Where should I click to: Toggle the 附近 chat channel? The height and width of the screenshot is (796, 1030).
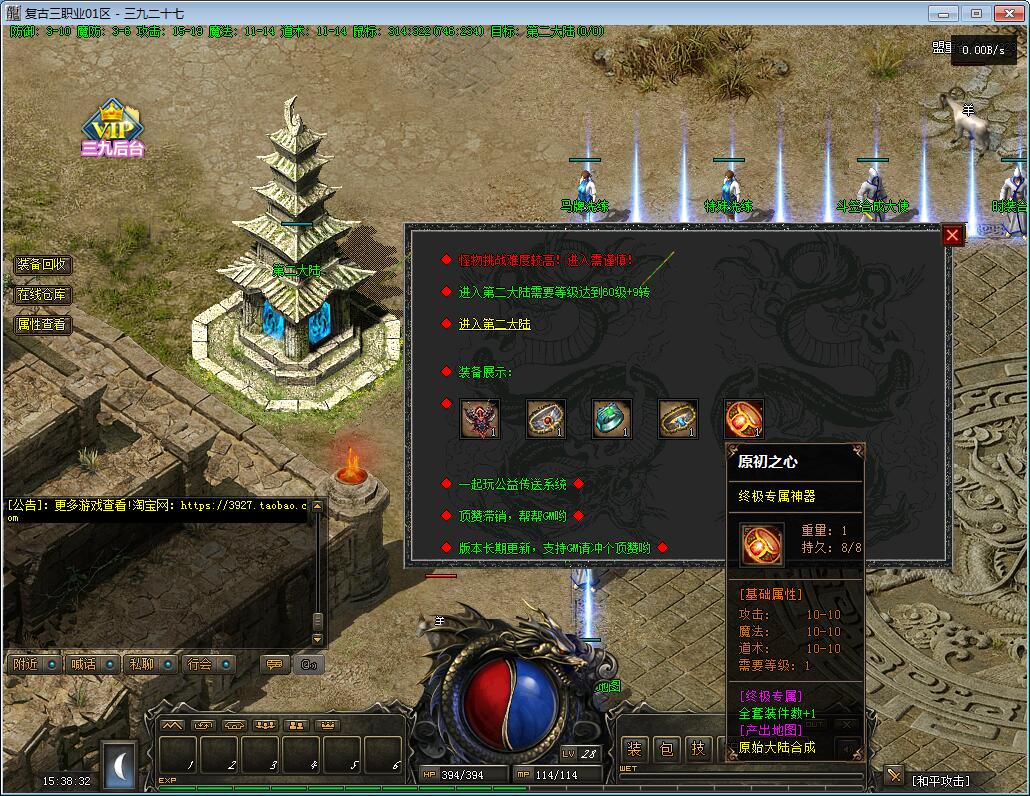33,664
